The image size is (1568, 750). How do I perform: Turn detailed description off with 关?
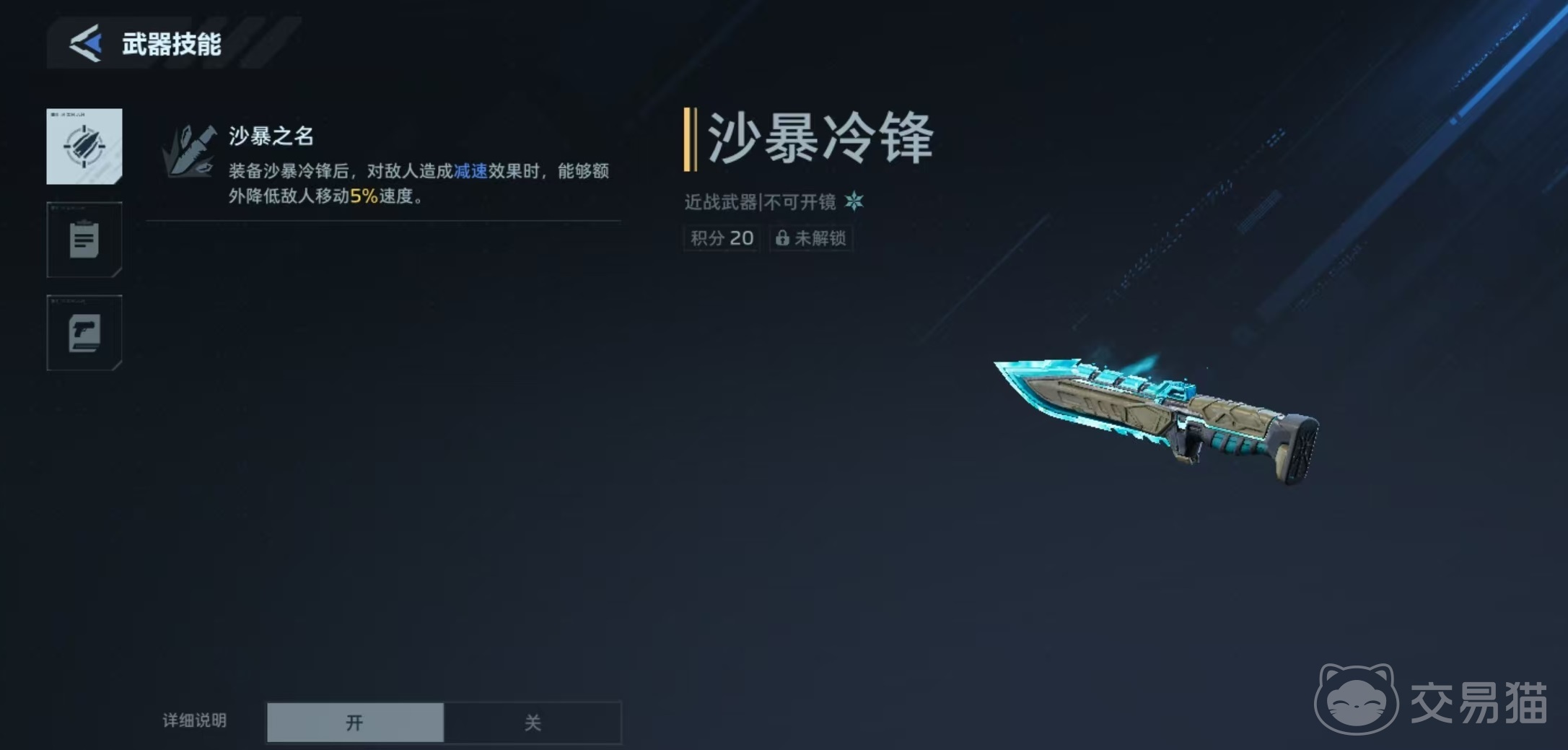[x=533, y=722]
